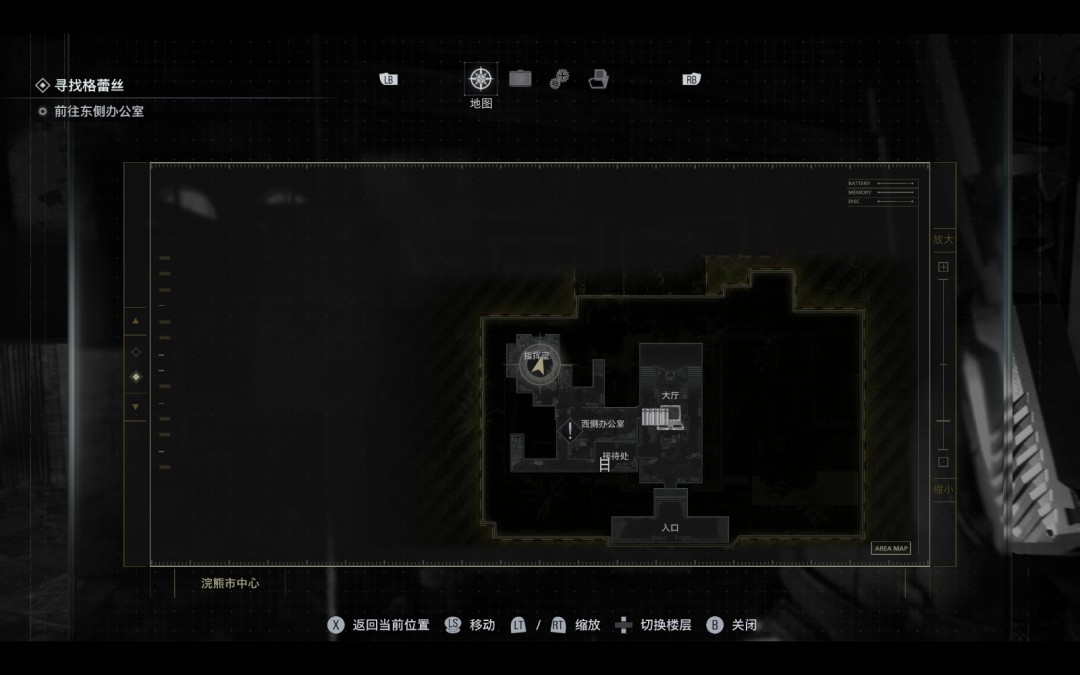Click the zoom-in plus box
Image resolution: width=1080 pixels, height=675 pixels.
click(942, 268)
